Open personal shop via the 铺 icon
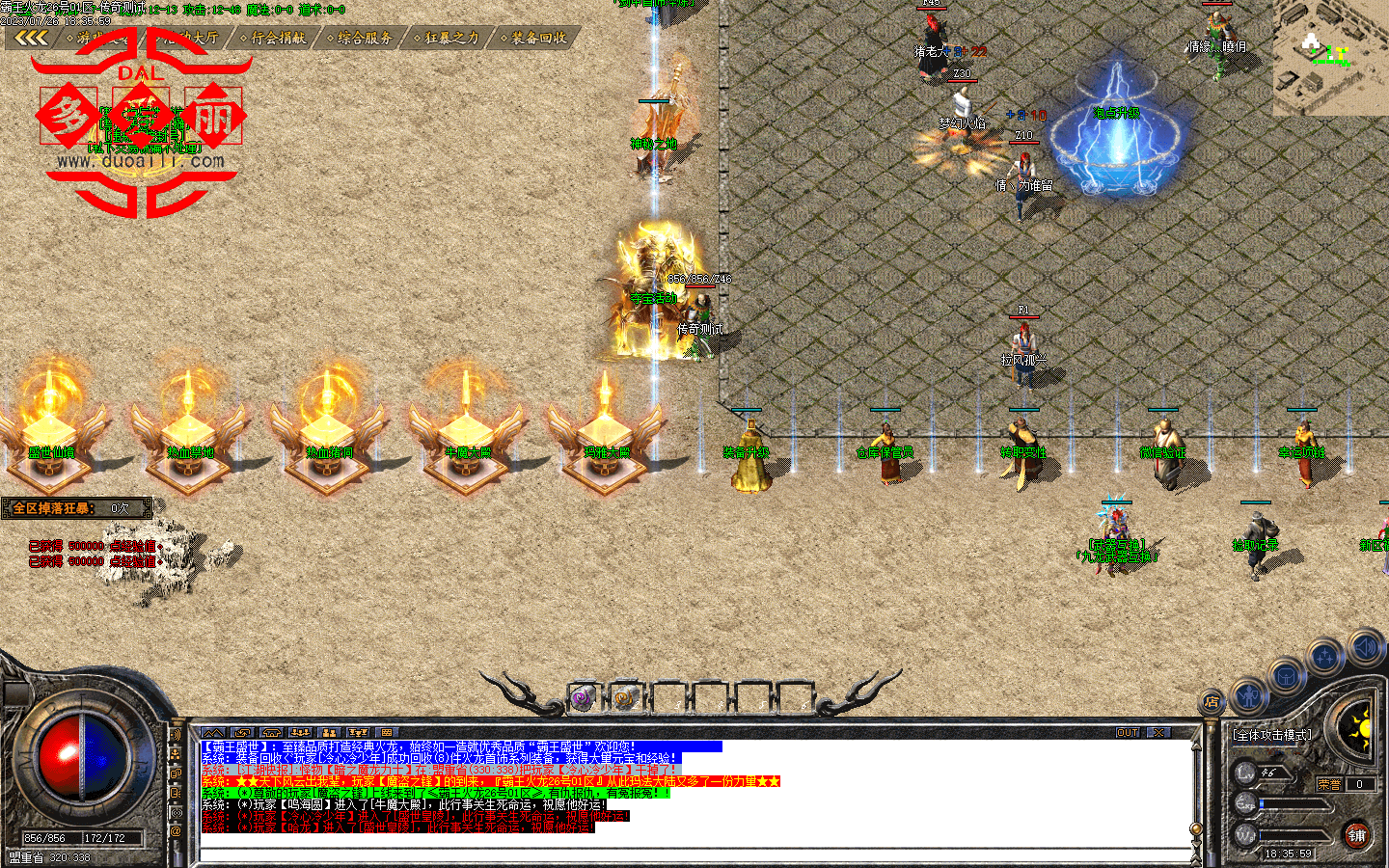 pos(1355,835)
